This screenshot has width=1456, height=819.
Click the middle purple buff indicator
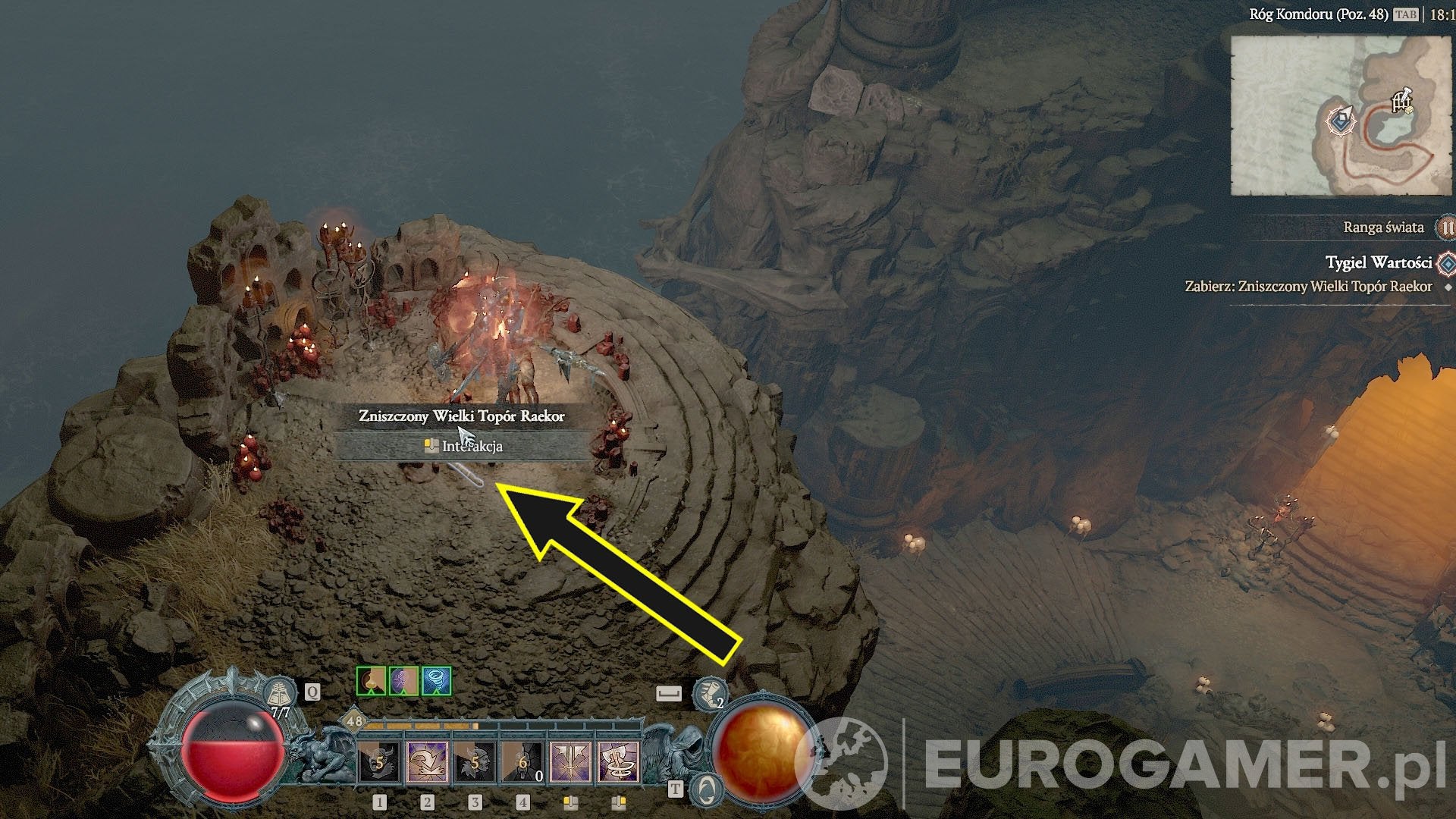pos(403,682)
